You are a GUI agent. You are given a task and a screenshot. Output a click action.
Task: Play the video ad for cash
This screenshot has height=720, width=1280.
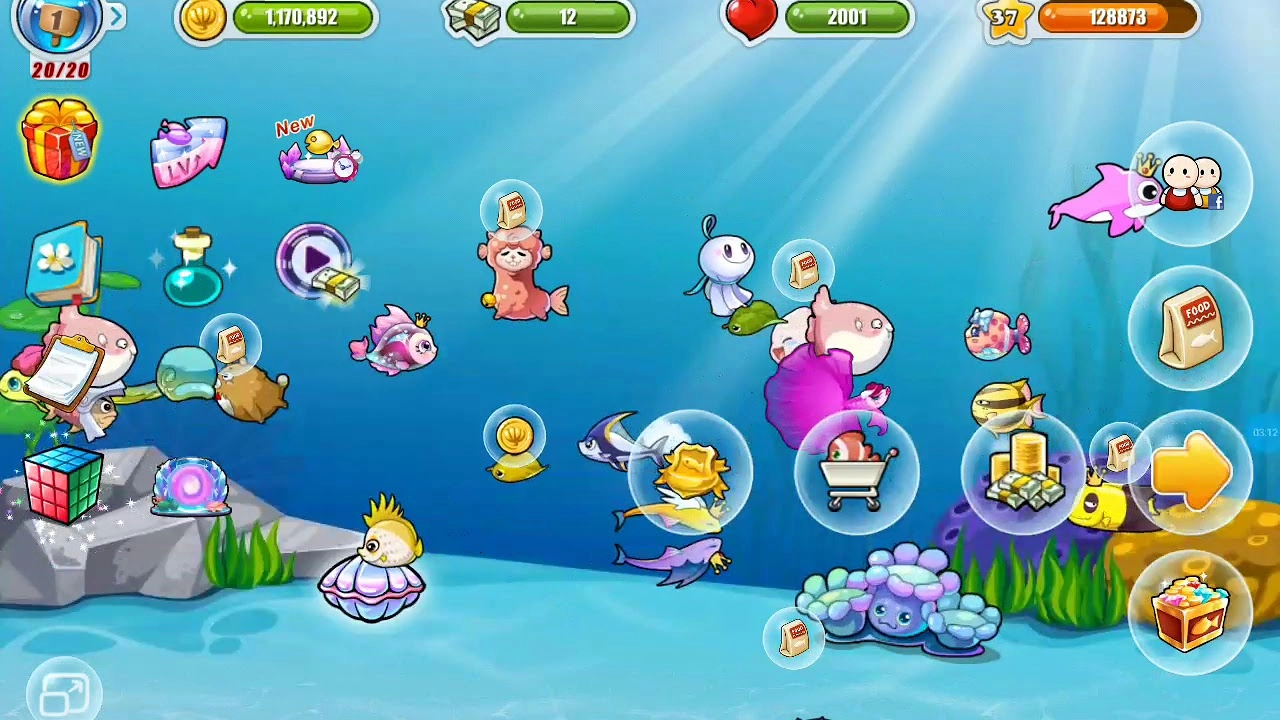tap(316, 262)
